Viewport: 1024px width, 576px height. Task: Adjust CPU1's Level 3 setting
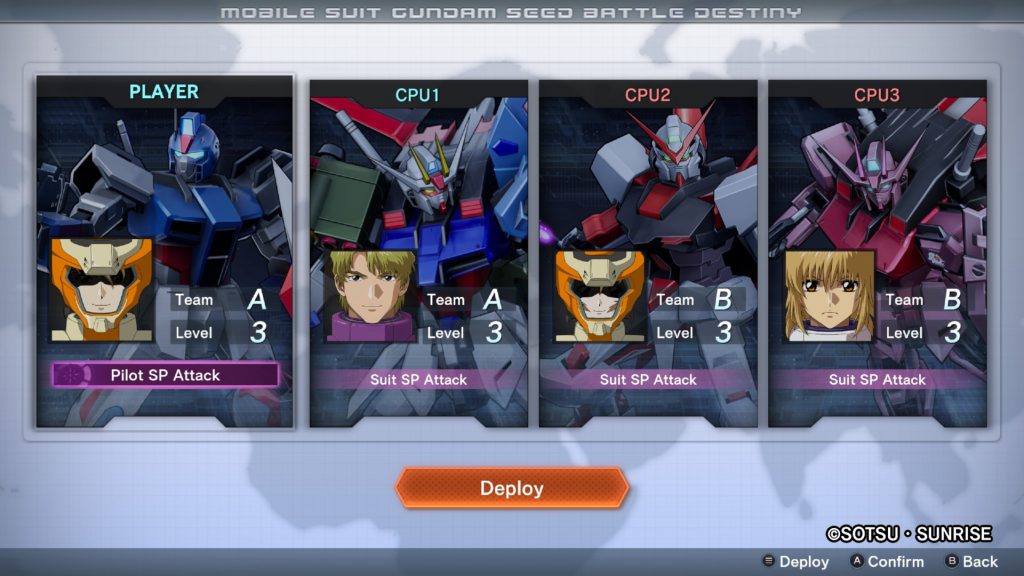(x=470, y=332)
